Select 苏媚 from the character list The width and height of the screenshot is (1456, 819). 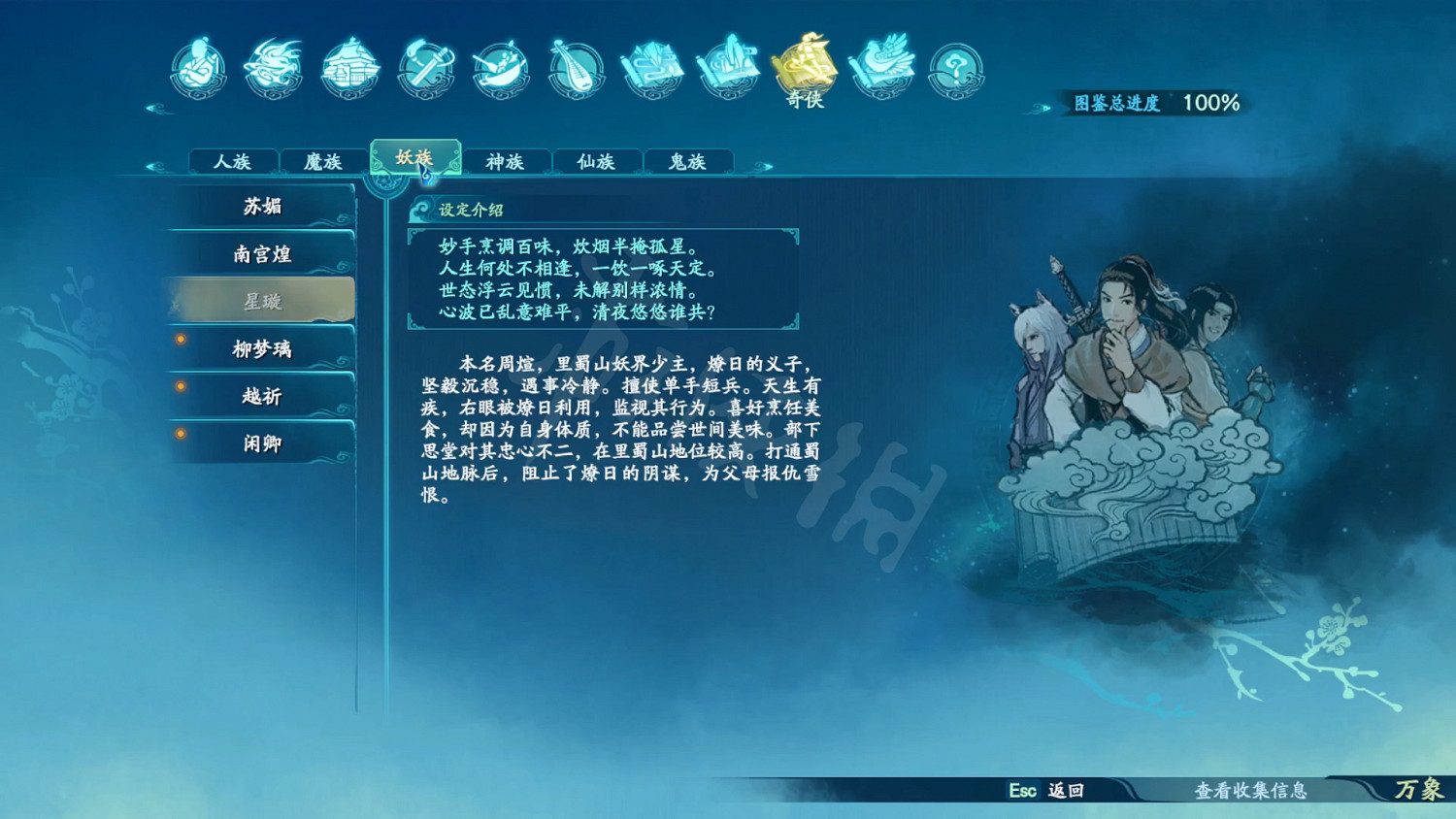tap(260, 206)
